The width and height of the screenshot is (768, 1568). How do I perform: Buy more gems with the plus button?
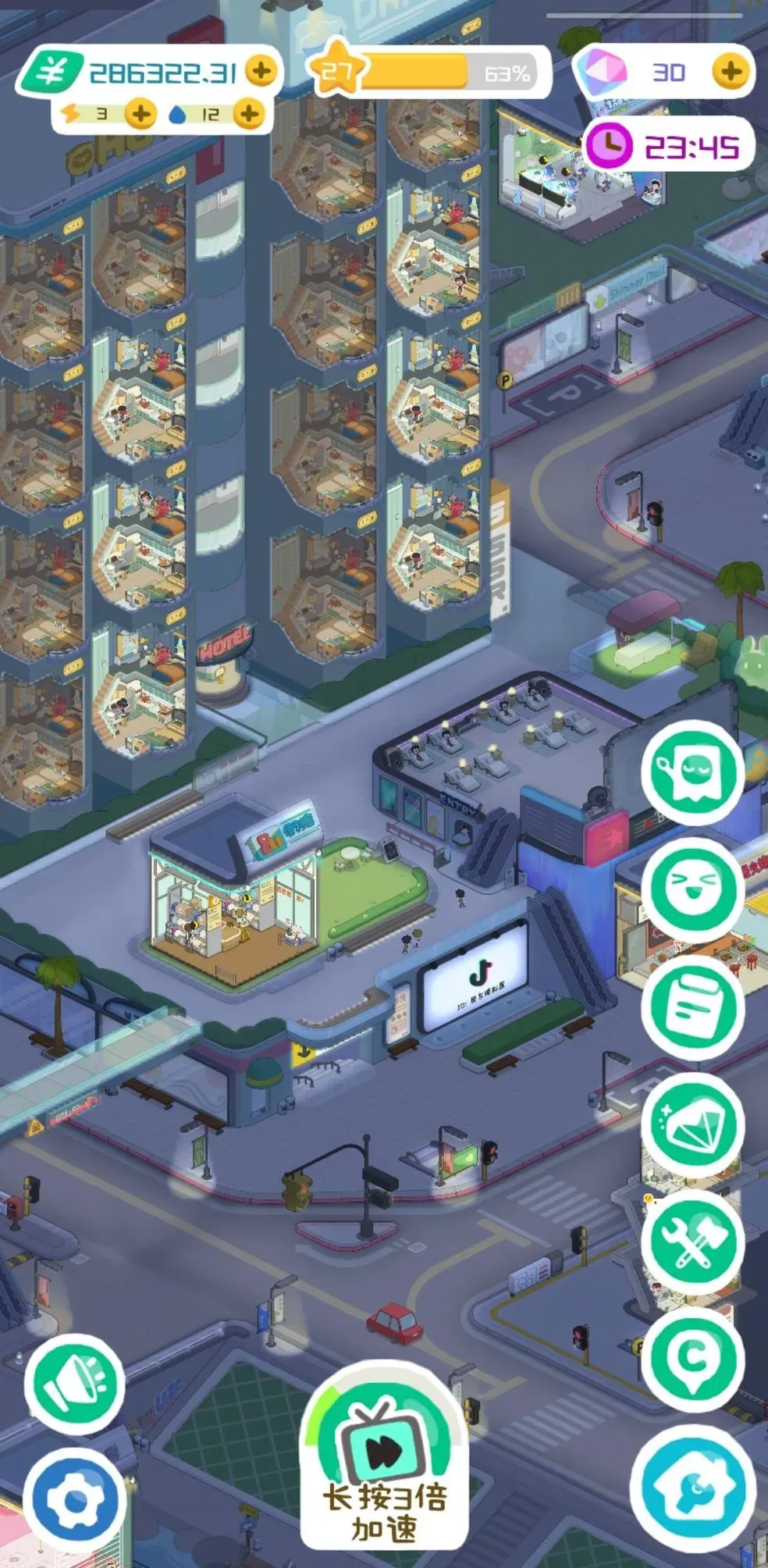click(x=731, y=72)
